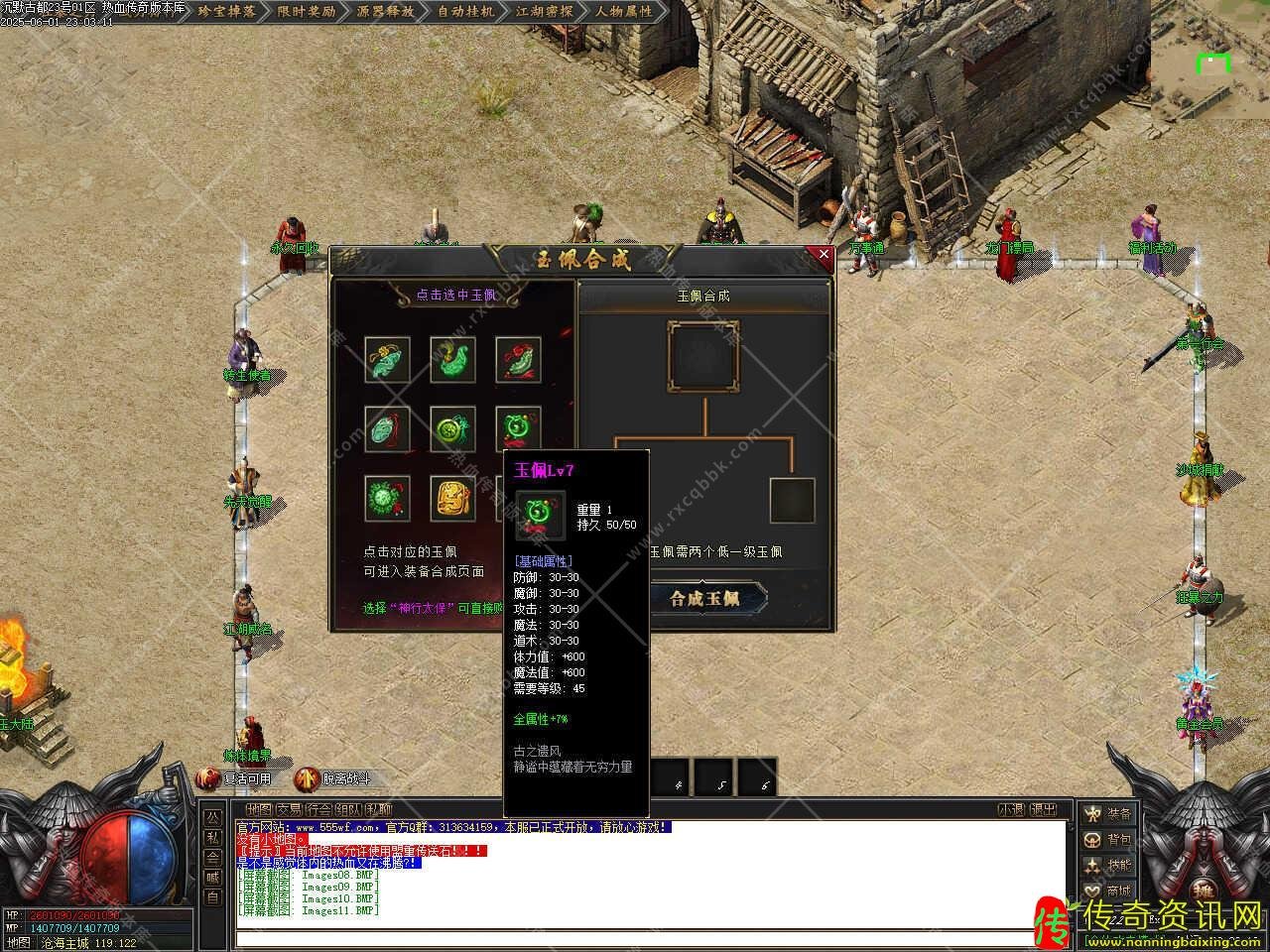This screenshot has height=952, width=1270.
Task: Close the 玉佩合成 window
Action: [824, 255]
